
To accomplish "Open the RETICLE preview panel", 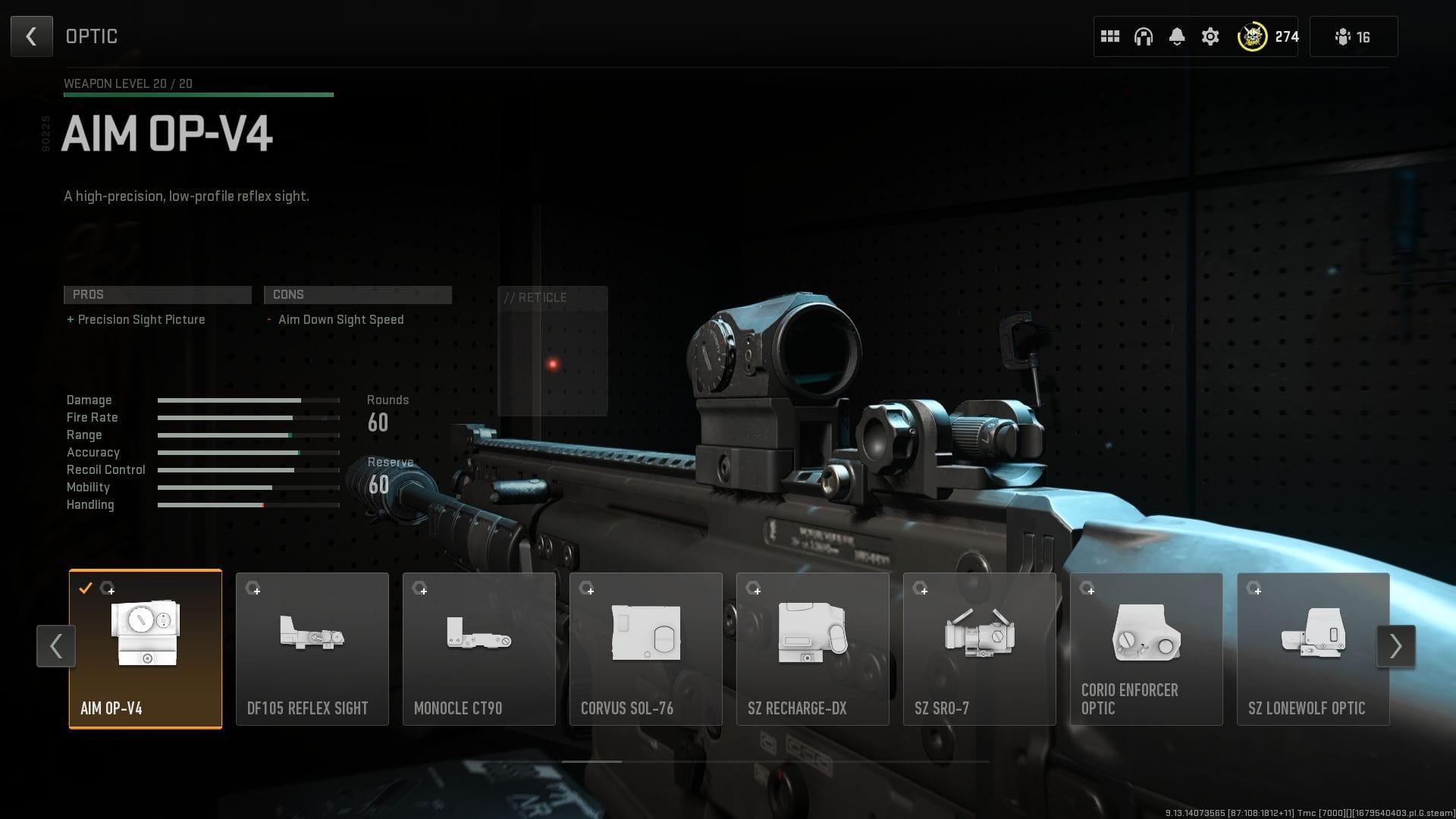I will point(552,350).
